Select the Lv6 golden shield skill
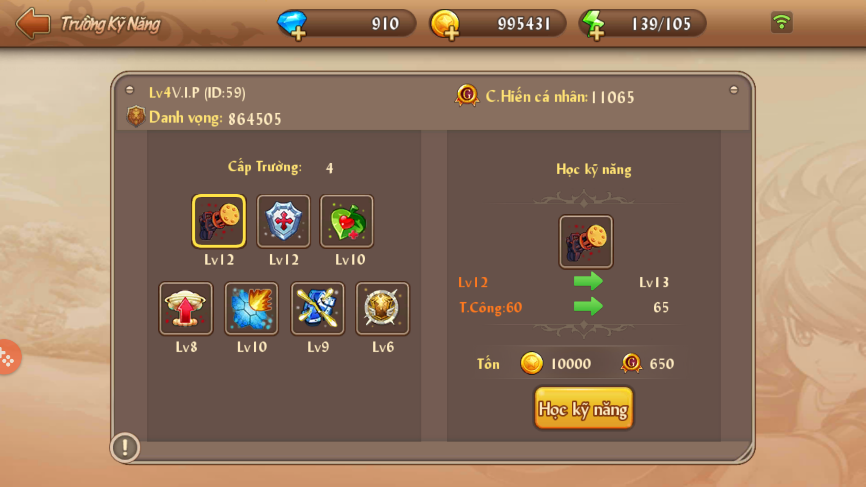This screenshot has width=866, height=487. coord(383,308)
